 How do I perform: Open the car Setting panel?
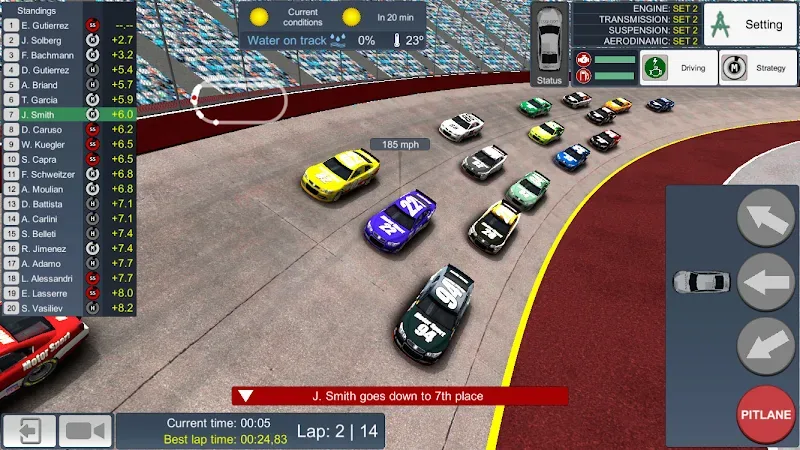(x=750, y=24)
